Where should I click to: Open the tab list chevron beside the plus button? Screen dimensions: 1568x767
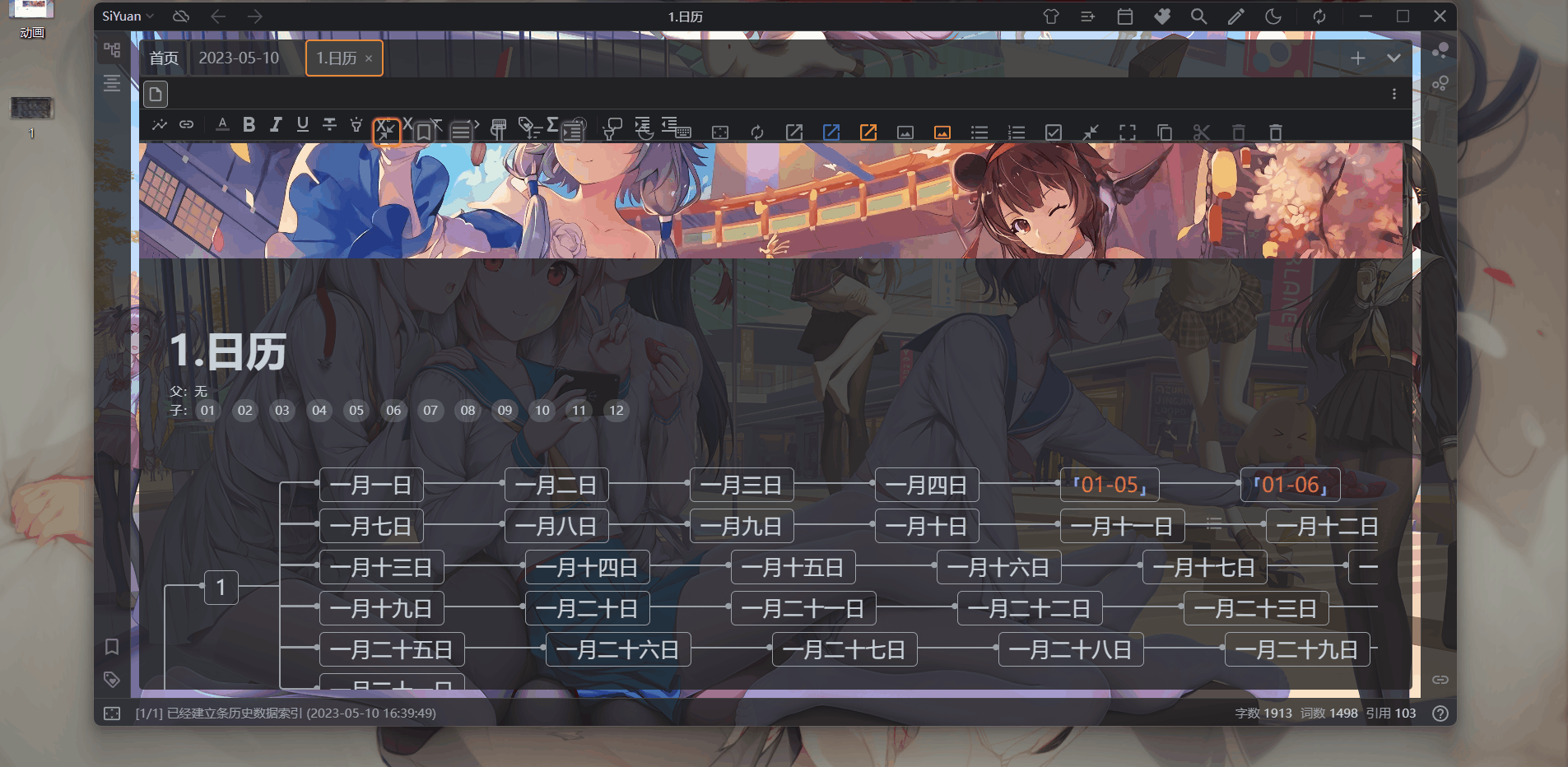[x=1393, y=58]
